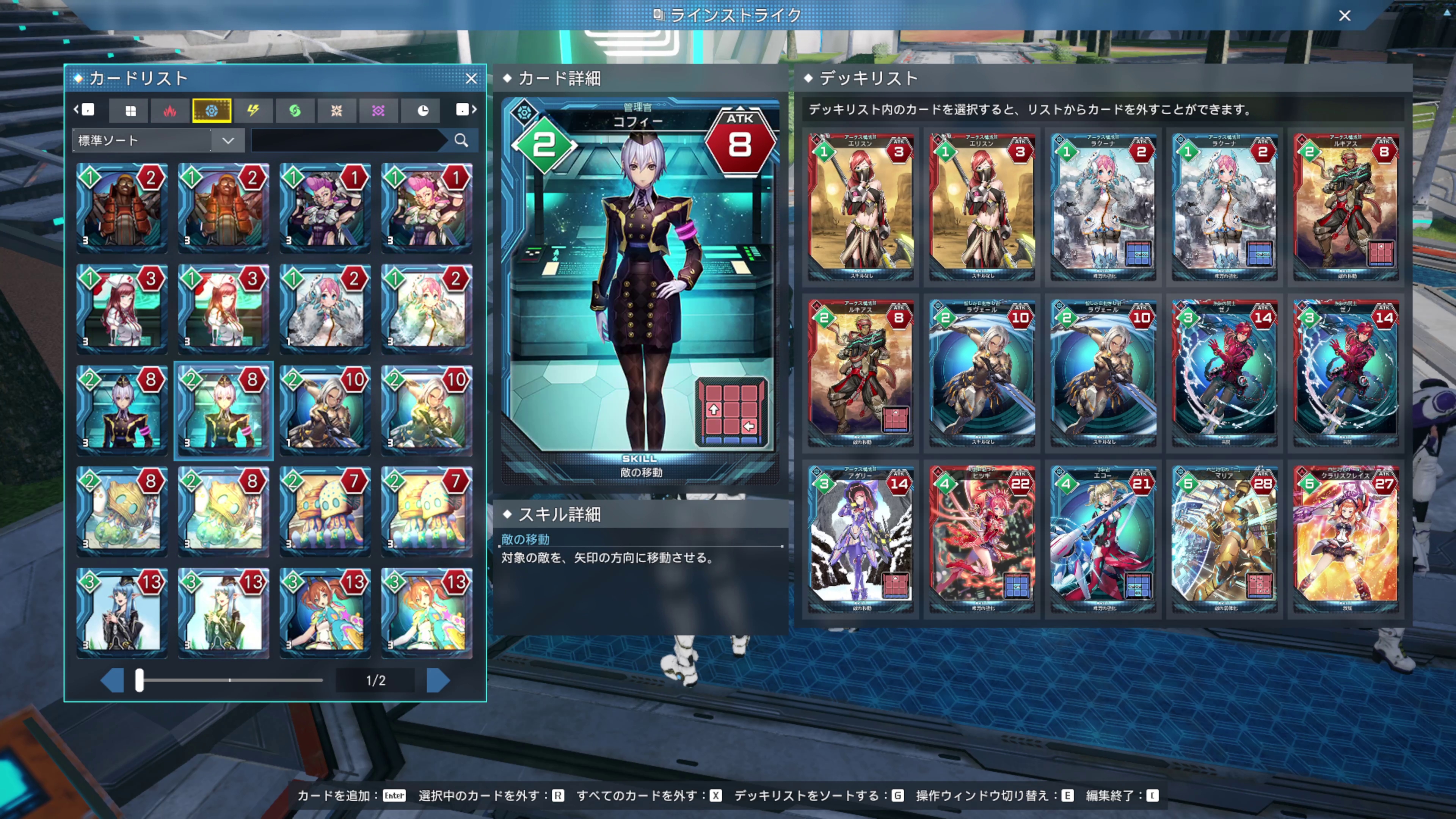The width and height of the screenshot is (1456, 819).
Task: Select the fire element filter icon
Action: tap(170, 111)
